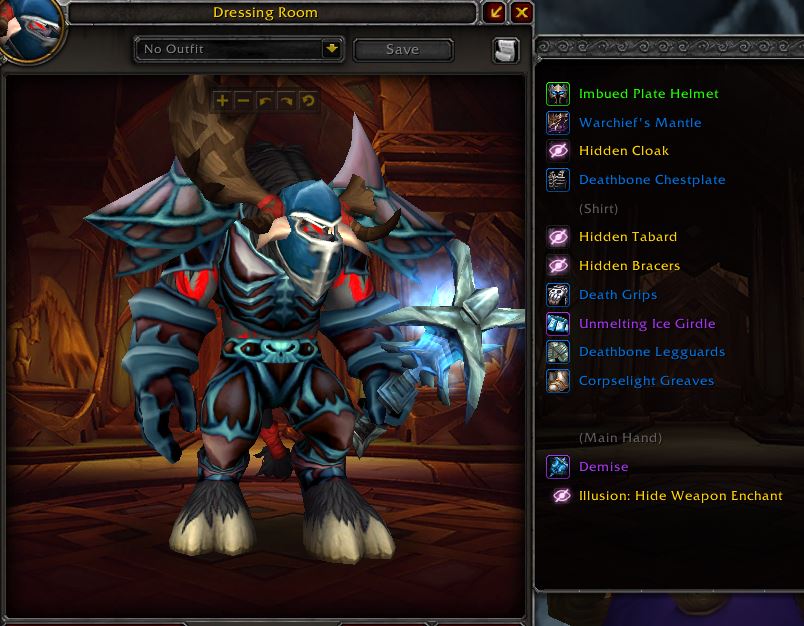This screenshot has width=804, height=626.
Task: Select the Imbued Plate Helmet entry
Action: 648,94
